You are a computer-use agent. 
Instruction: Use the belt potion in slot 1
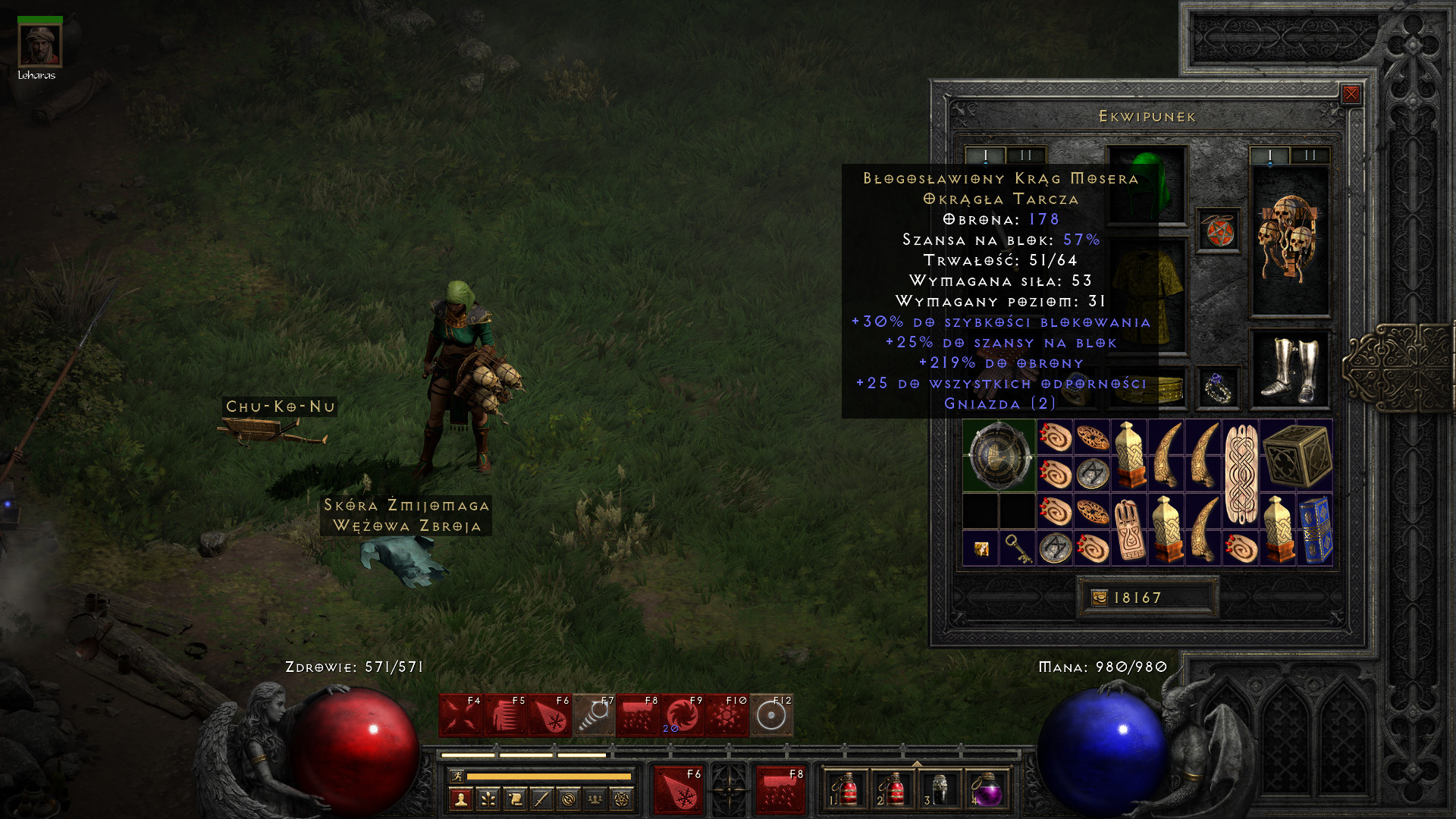click(845, 789)
